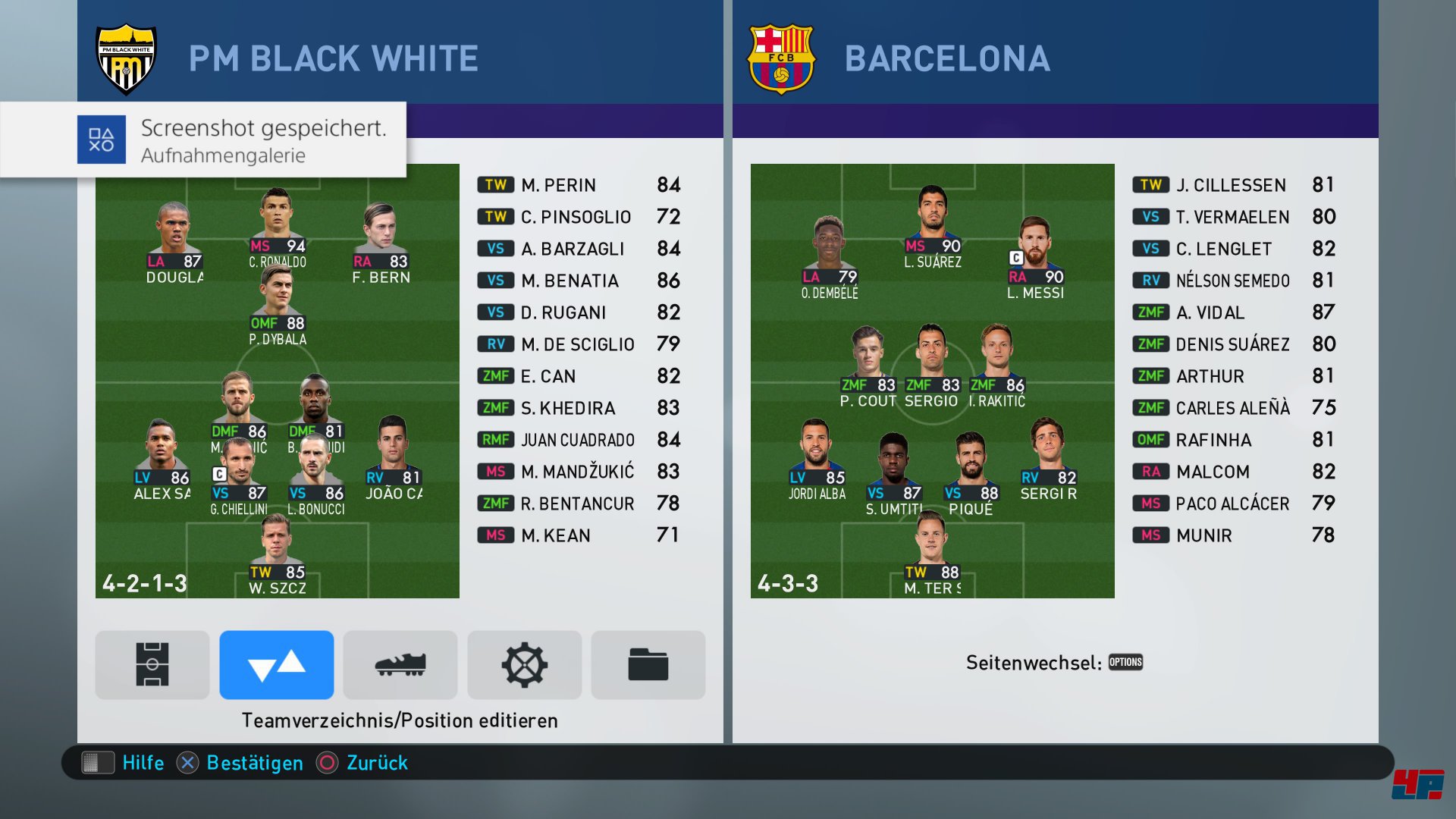This screenshot has height=819, width=1456.
Task: Open the tactics gear wheel button
Action: [x=524, y=664]
